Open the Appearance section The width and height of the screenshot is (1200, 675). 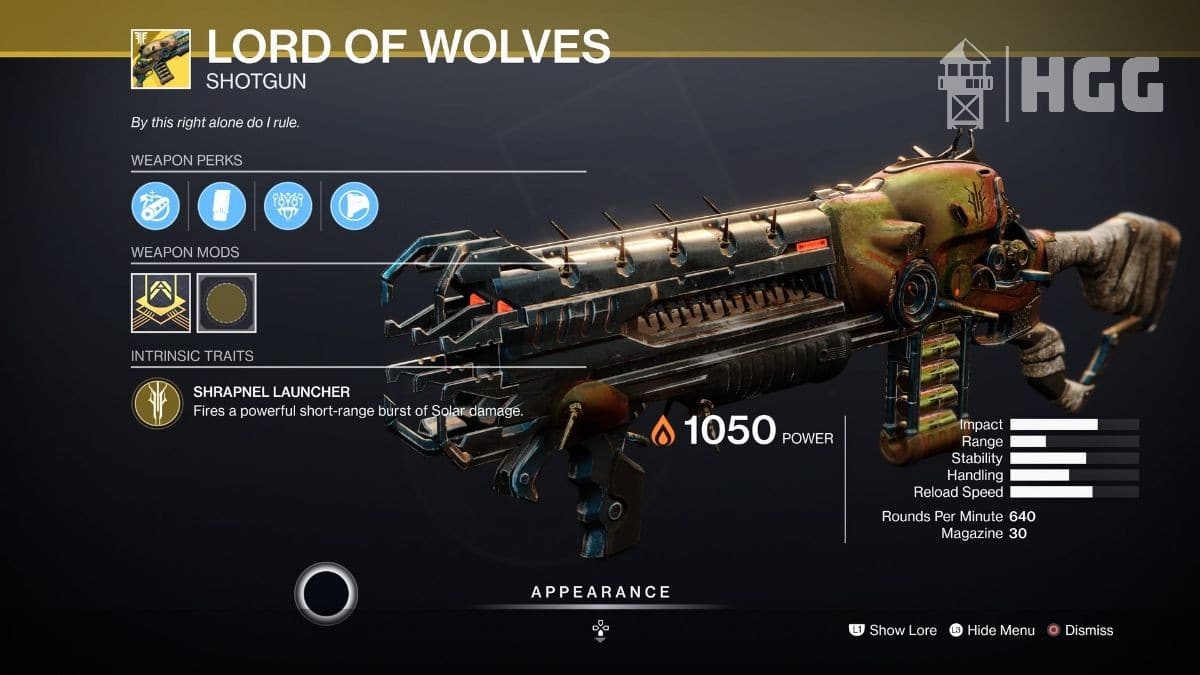click(600, 592)
